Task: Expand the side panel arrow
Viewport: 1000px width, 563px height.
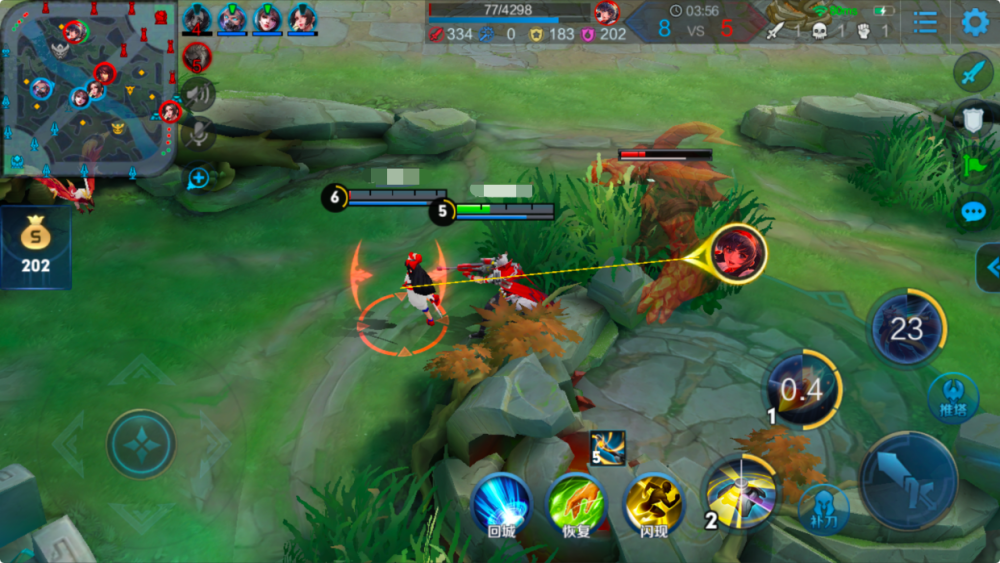Action: click(990, 267)
